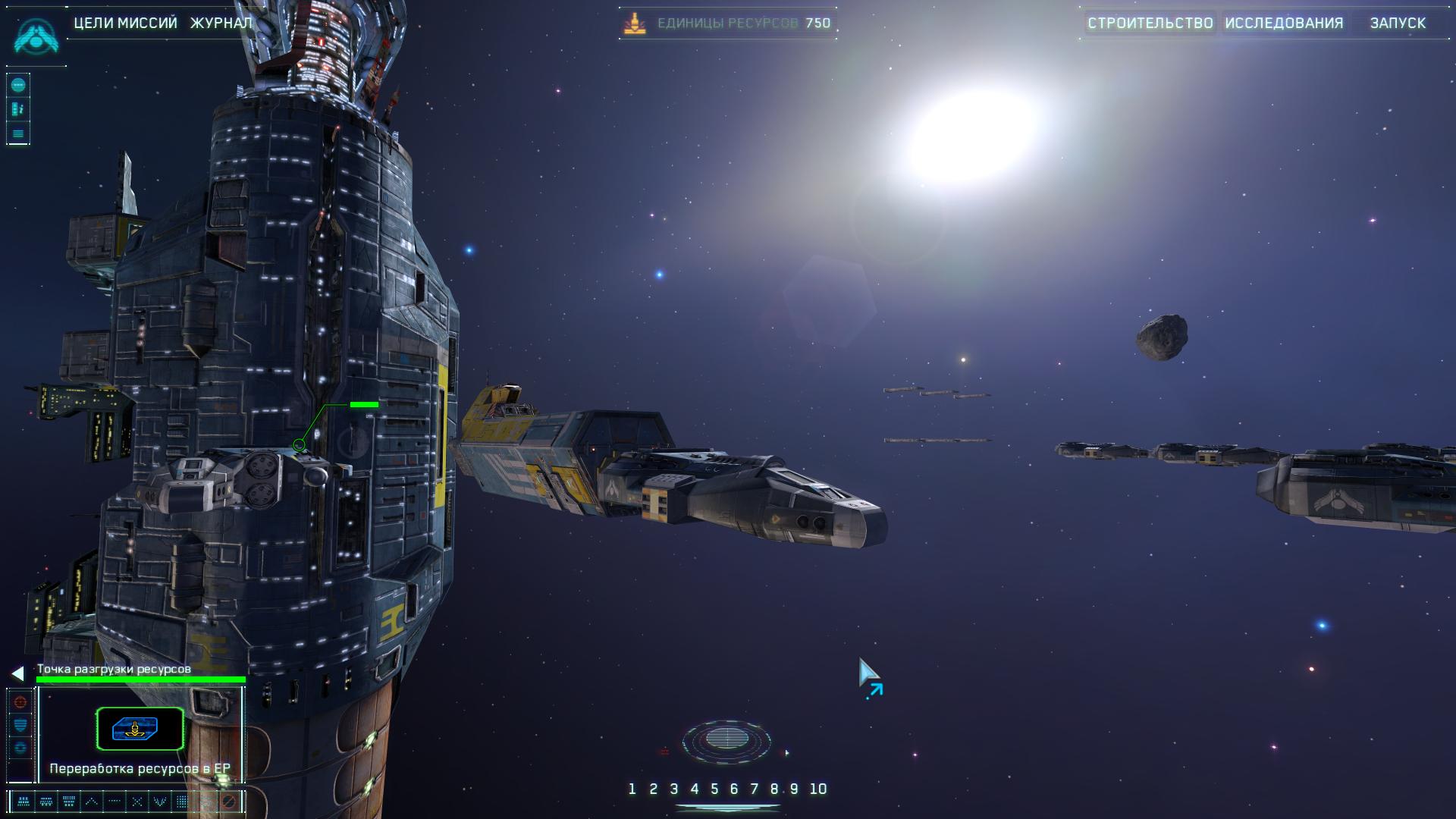Open the Запуск launch menu
Image resolution: width=1456 pixels, height=819 pixels.
click(x=1398, y=24)
